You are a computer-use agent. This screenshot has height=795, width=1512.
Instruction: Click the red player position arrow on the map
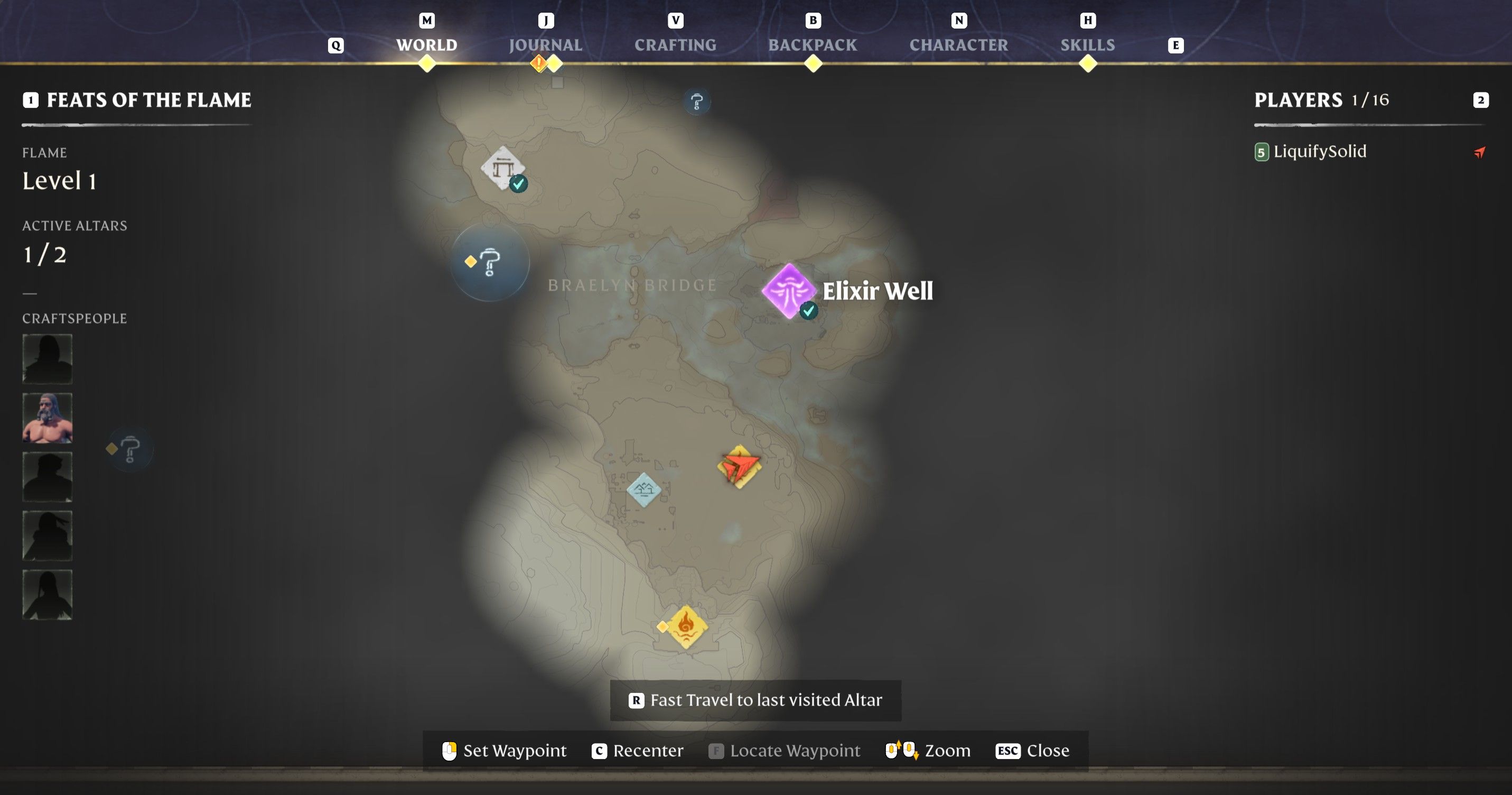click(x=740, y=467)
